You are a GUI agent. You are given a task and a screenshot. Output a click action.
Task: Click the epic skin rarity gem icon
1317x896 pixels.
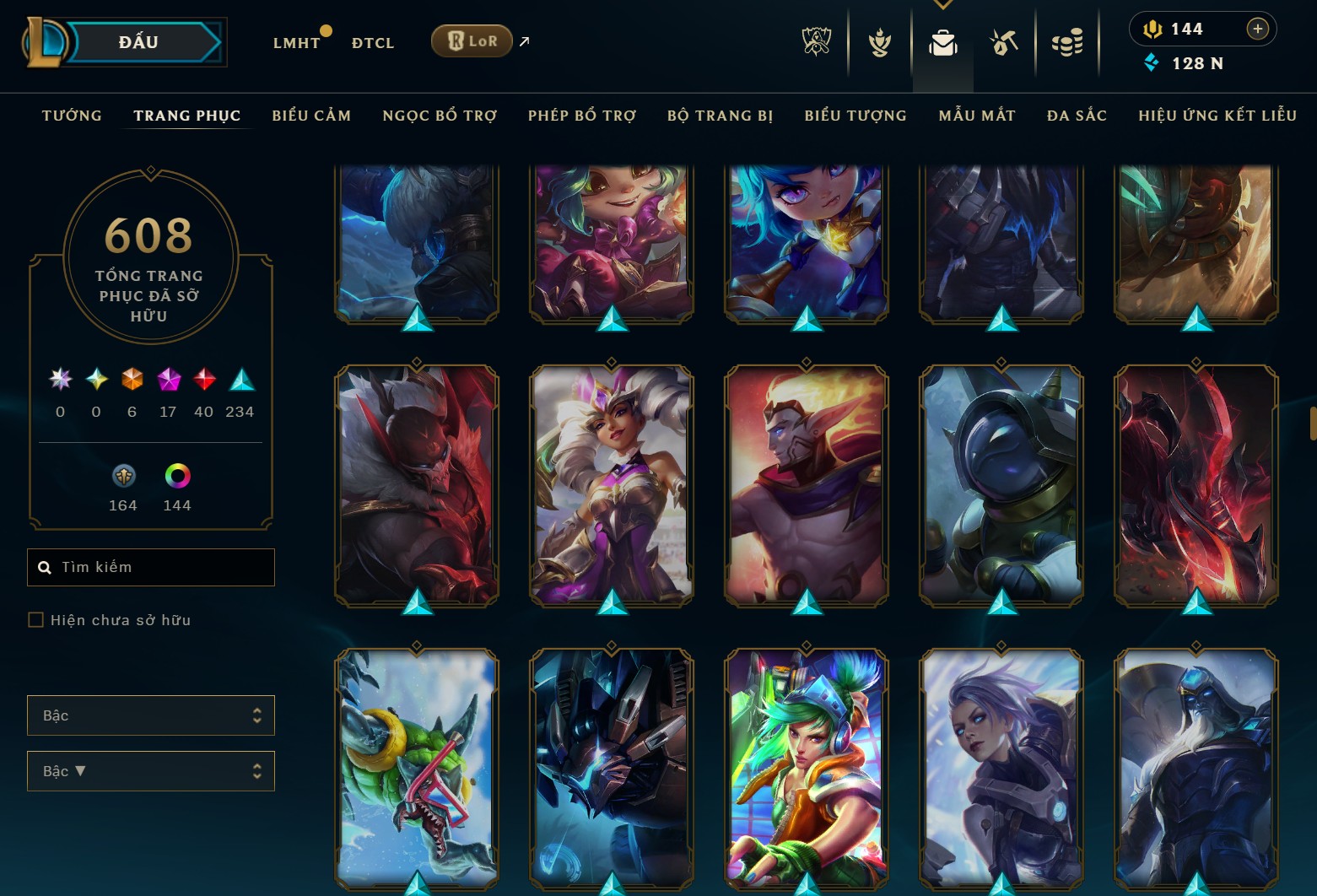point(168,381)
